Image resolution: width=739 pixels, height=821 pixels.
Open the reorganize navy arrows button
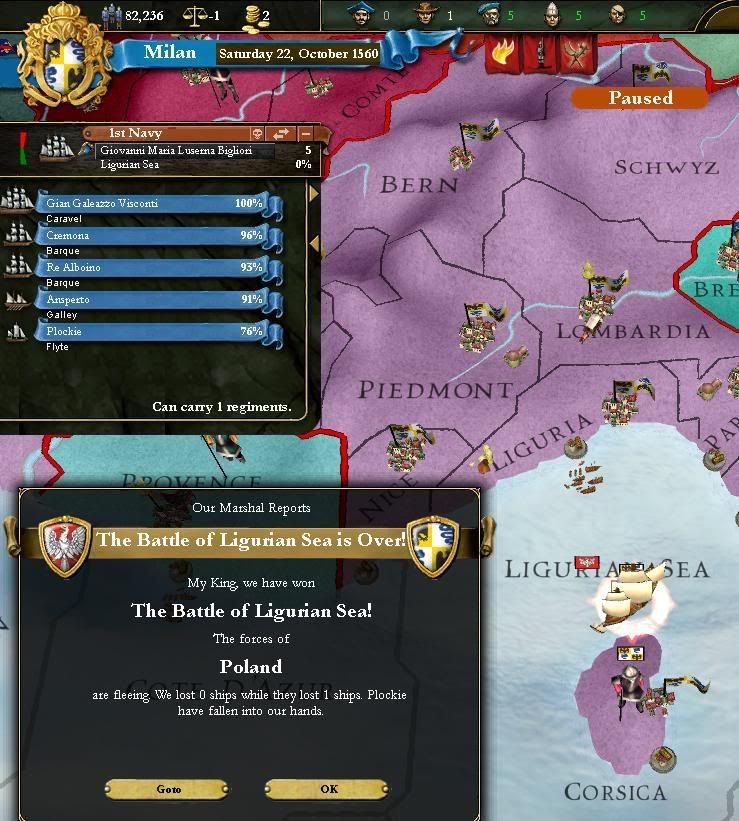pyautogui.click(x=281, y=133)
